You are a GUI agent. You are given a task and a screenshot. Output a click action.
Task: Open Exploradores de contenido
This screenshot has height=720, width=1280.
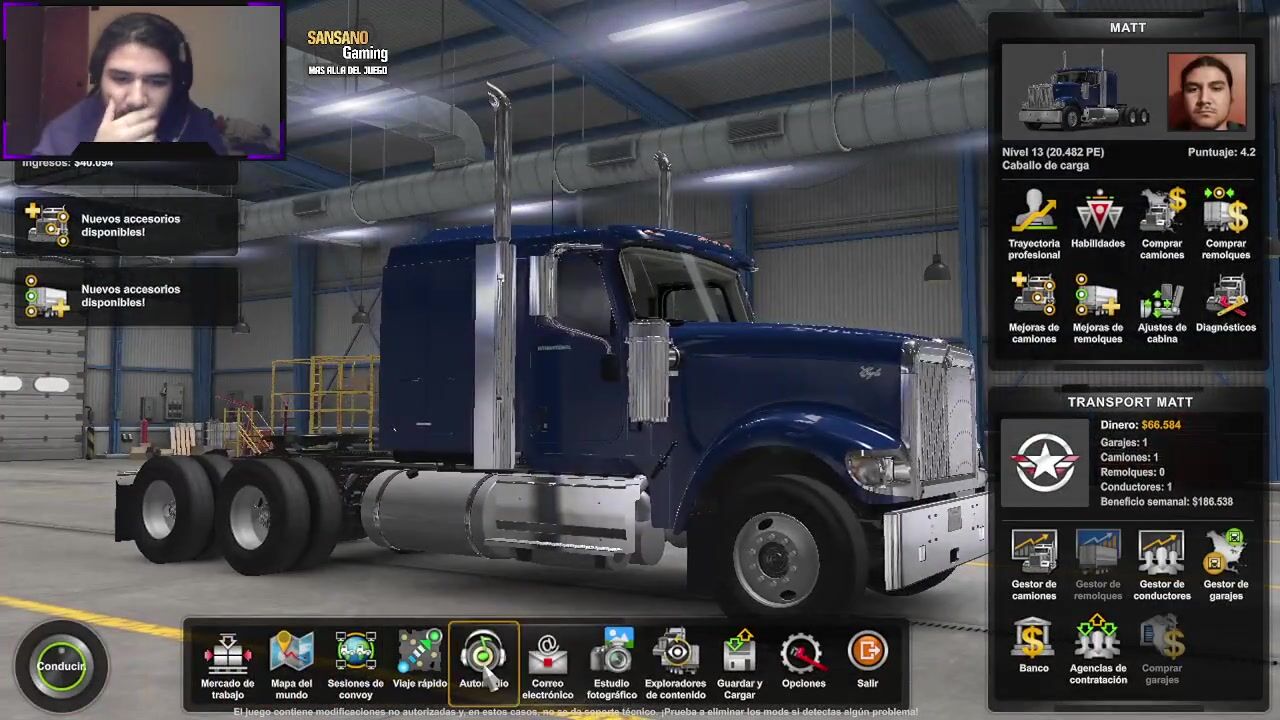coord(675,662)
